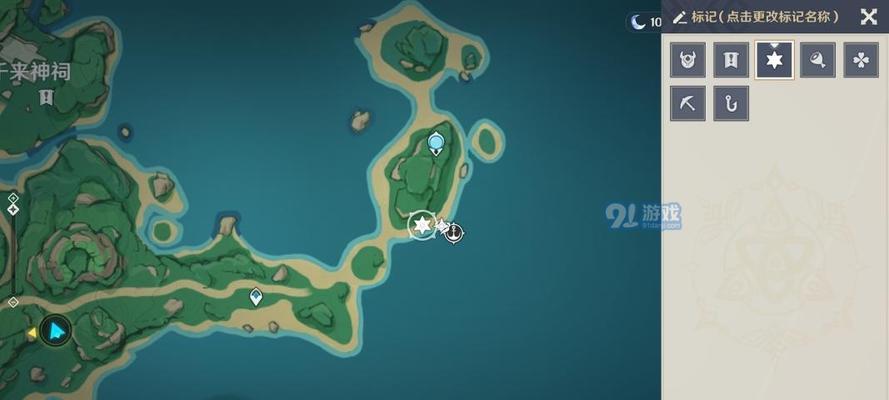
Task: Select the anchor waypoint on the map
Action: [x=454, y=233]
